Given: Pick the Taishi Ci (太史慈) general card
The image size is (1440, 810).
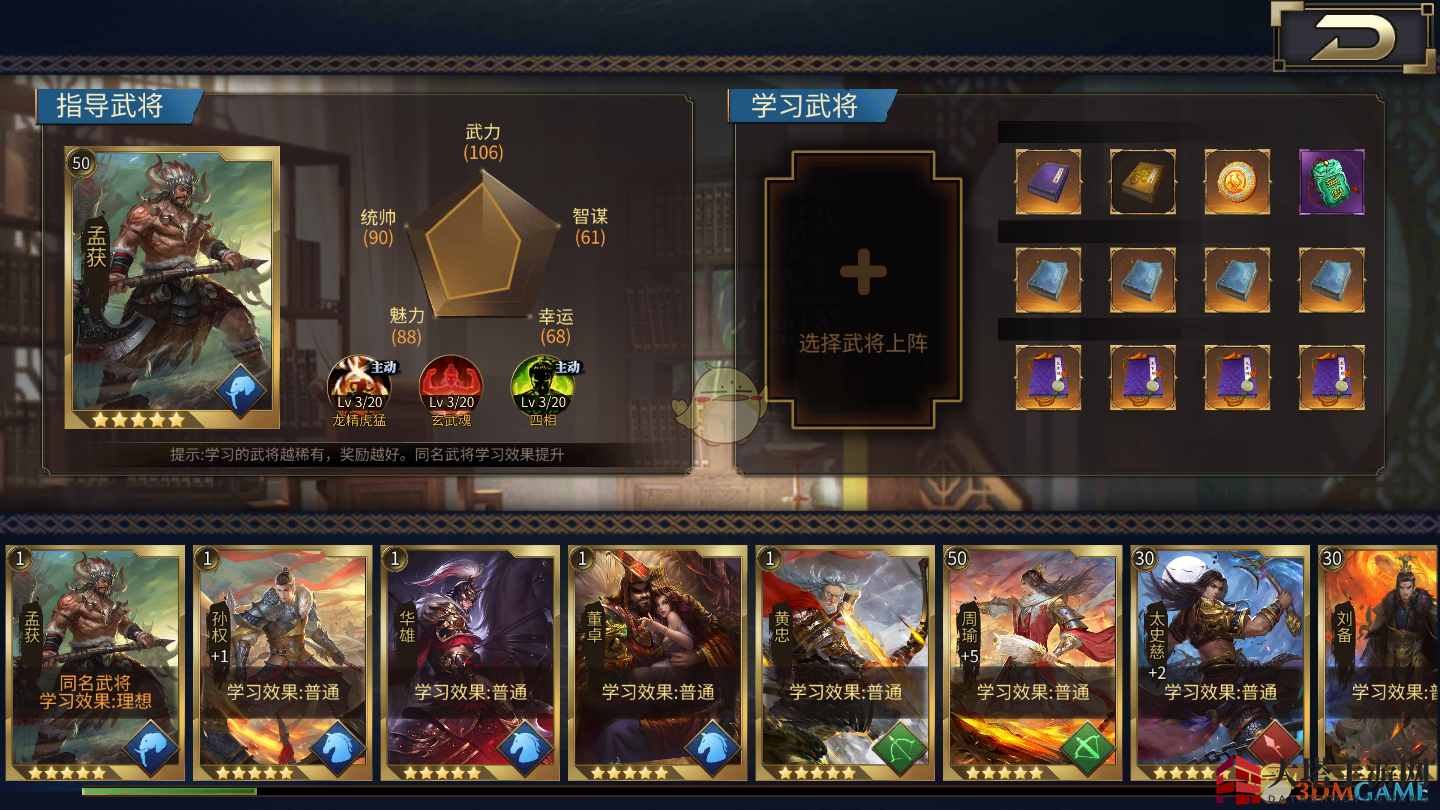Looking at the screenshot, I should pos(1219,662).
